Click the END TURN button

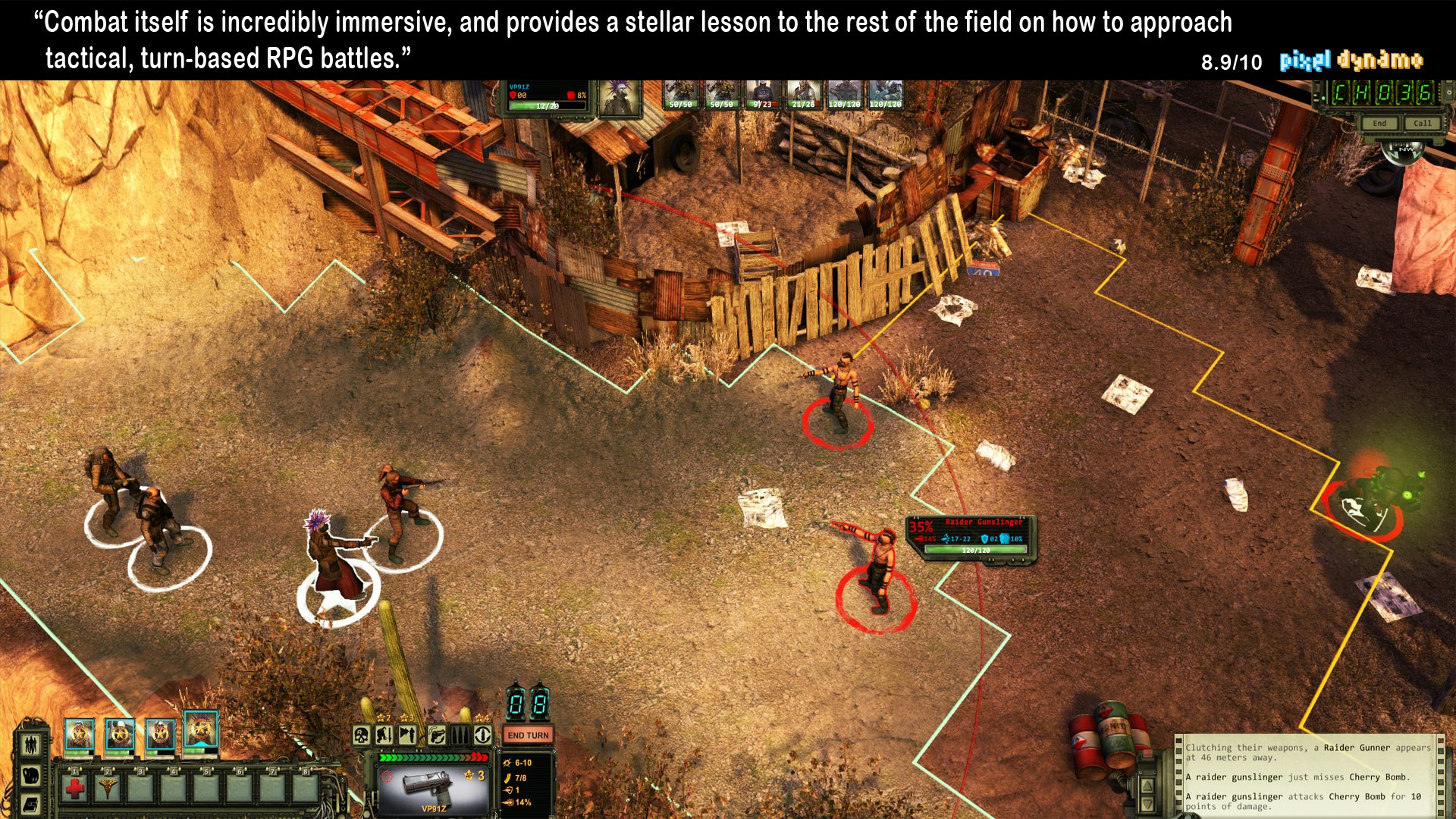click(528, 735)
